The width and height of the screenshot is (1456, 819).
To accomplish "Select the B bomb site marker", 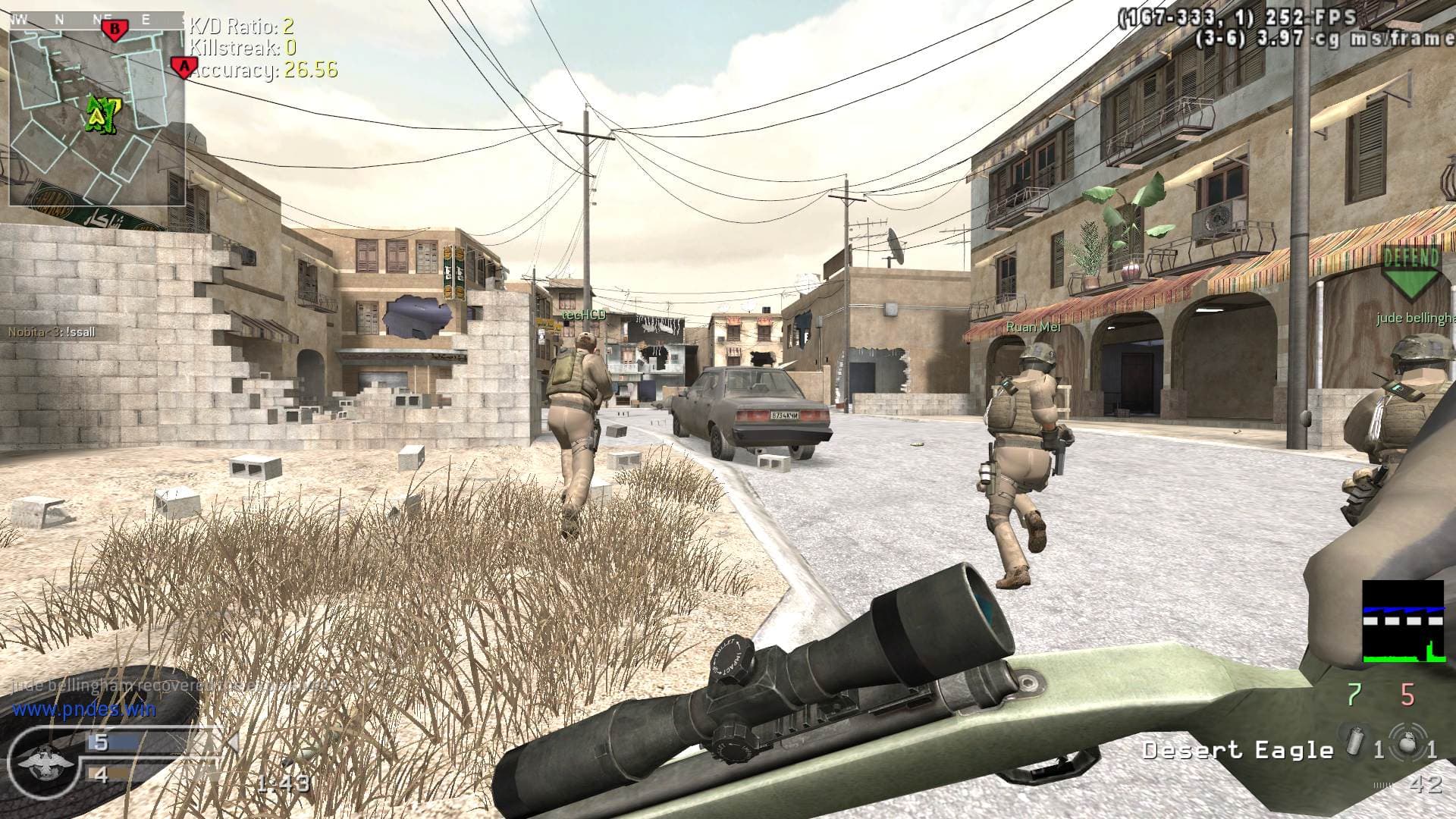I will (115, 30).
